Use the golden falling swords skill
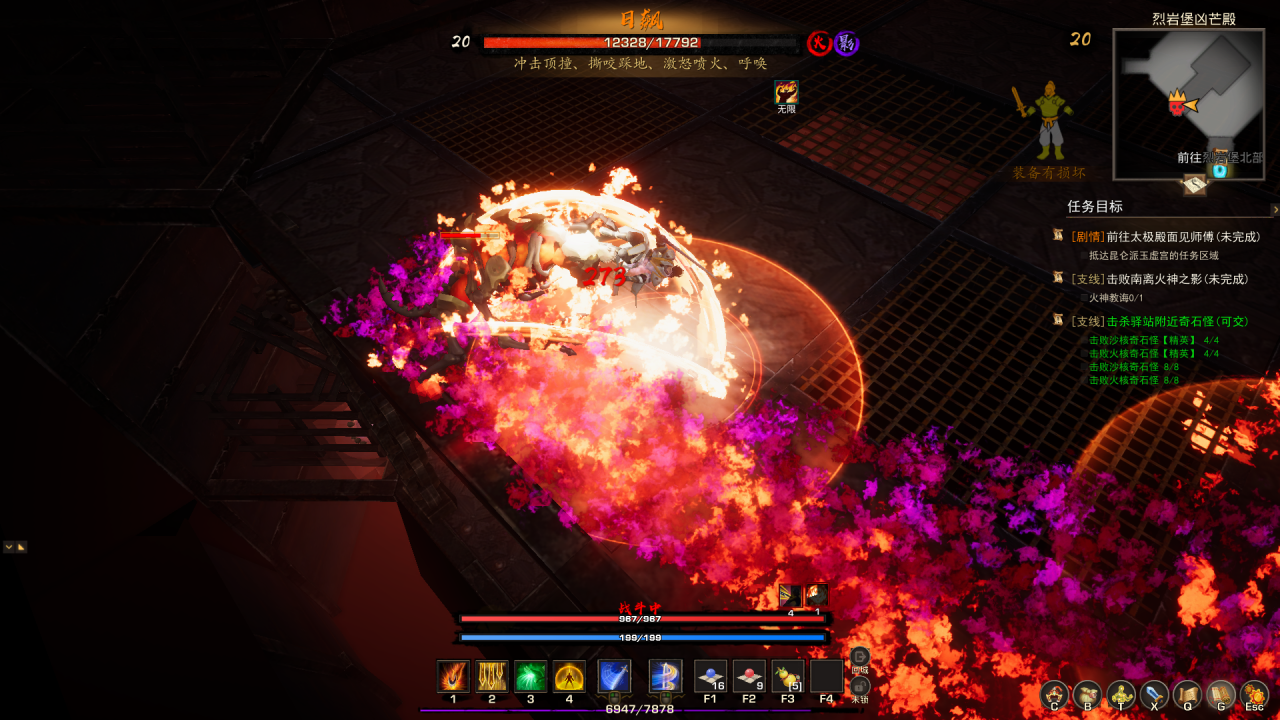This screenshot has width=1280, height=720. click(x=492, y=676)
